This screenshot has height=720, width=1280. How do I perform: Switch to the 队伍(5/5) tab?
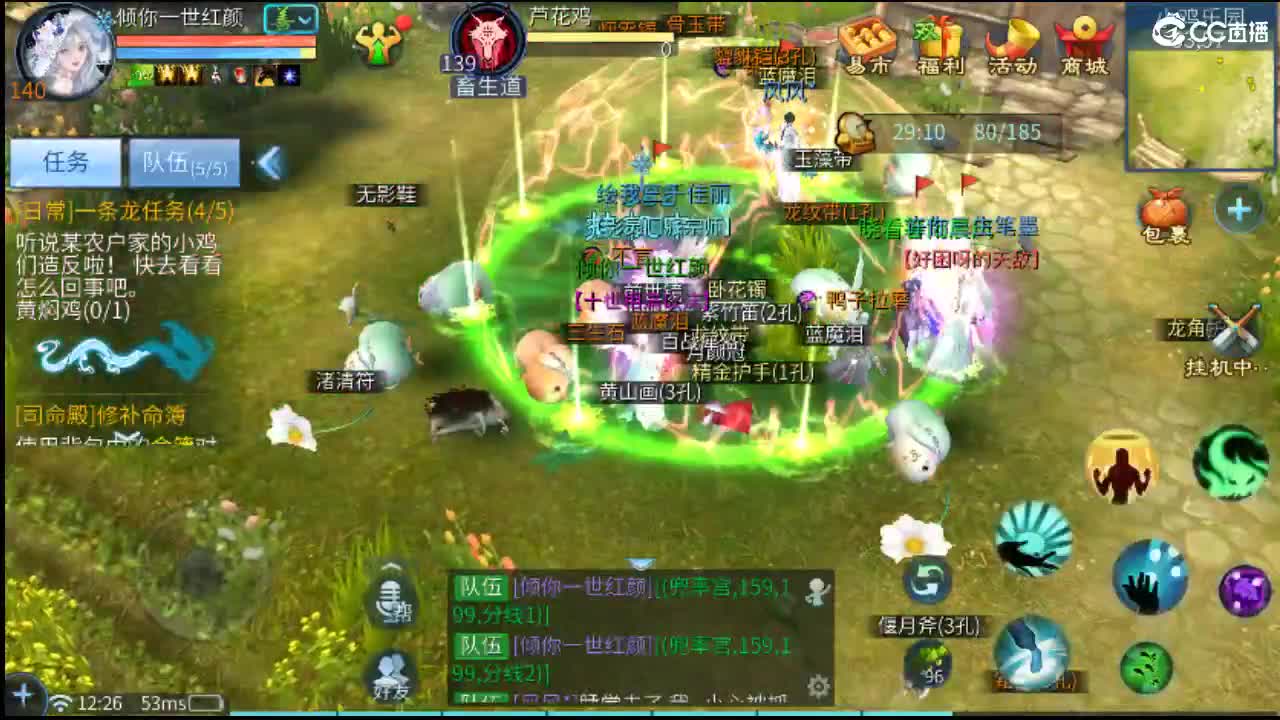(185, 163)
